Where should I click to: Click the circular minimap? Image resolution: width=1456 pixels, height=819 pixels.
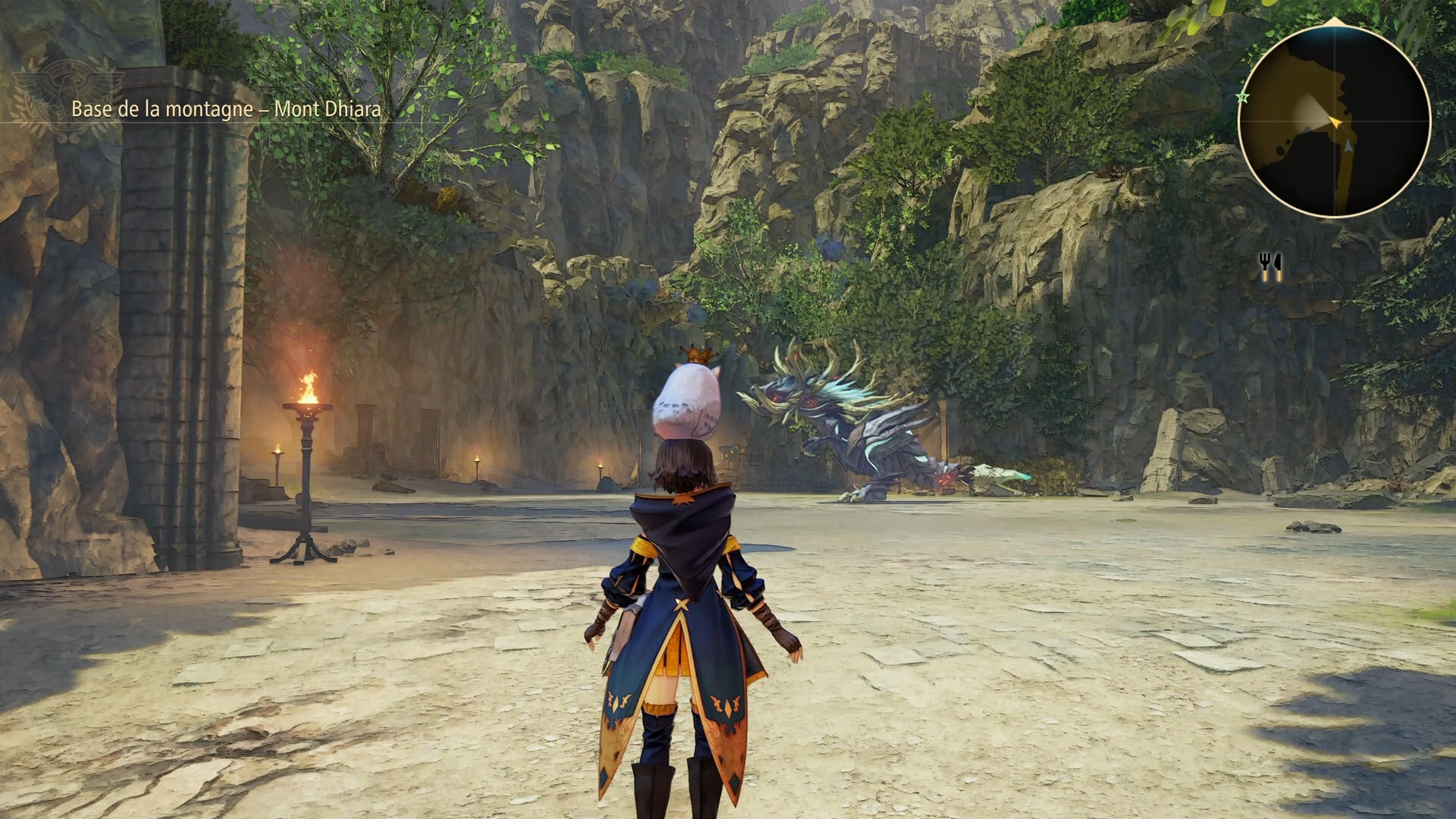1334,121
